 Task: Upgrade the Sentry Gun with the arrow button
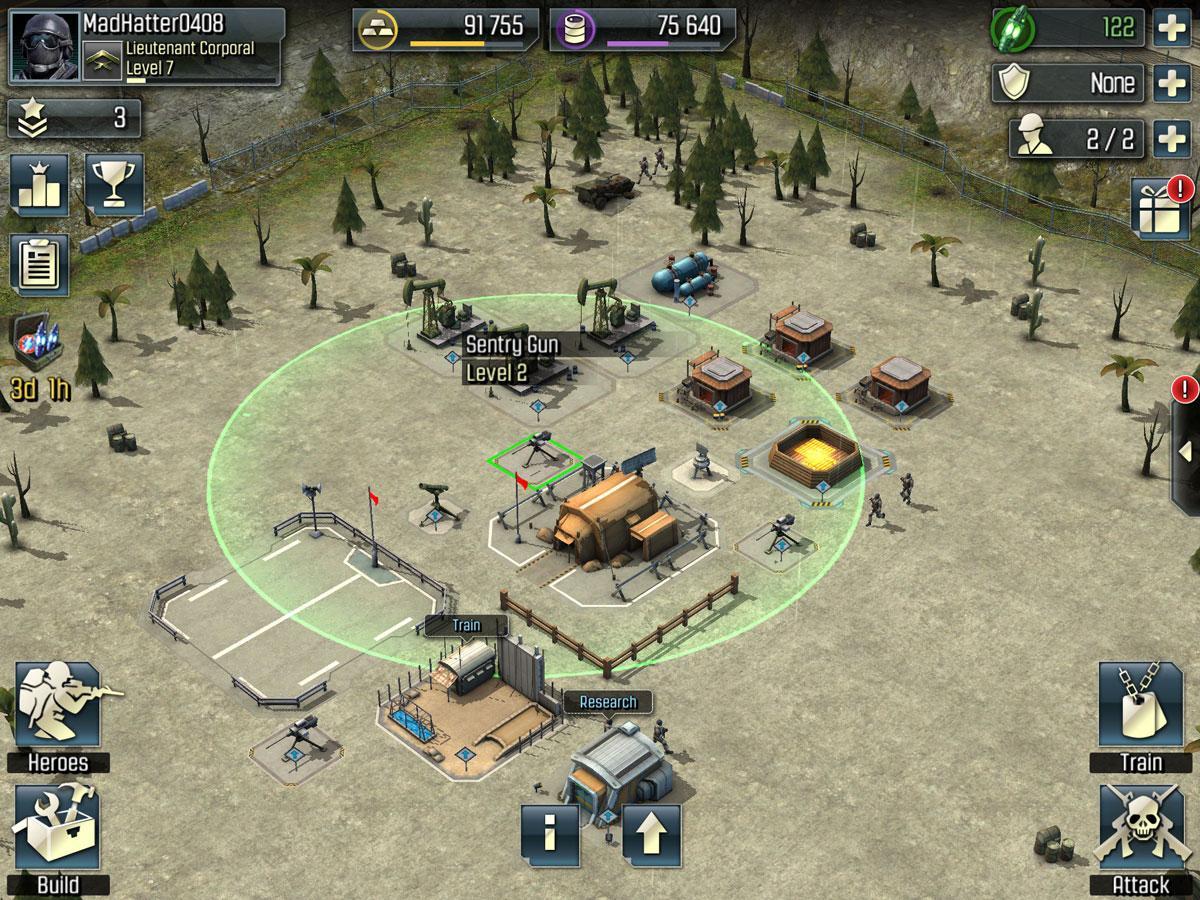(x=651, y=834)
